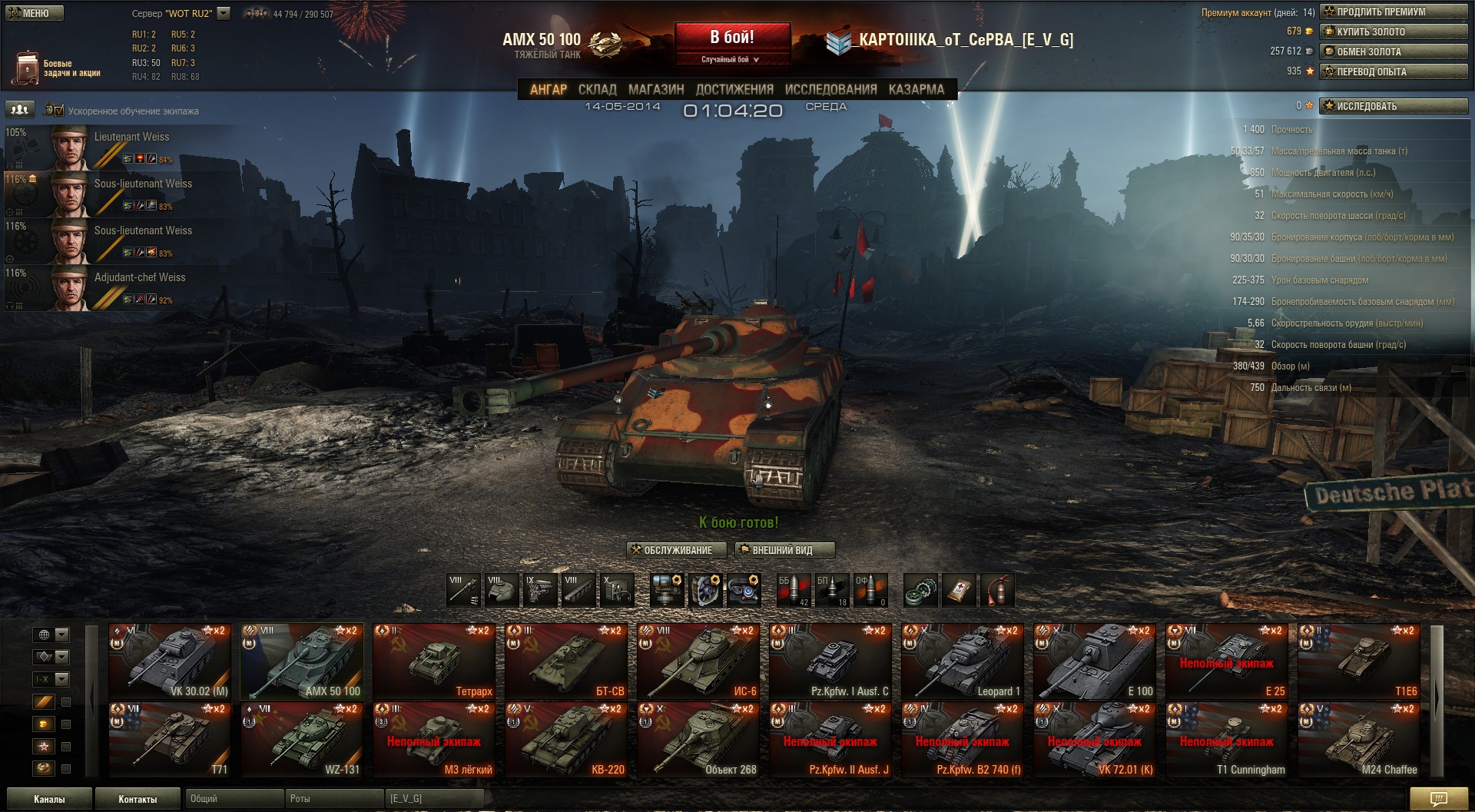Open the МАГАЗИН tab
The height and width of the screenshot is (812, 1475).
point(655,89)
